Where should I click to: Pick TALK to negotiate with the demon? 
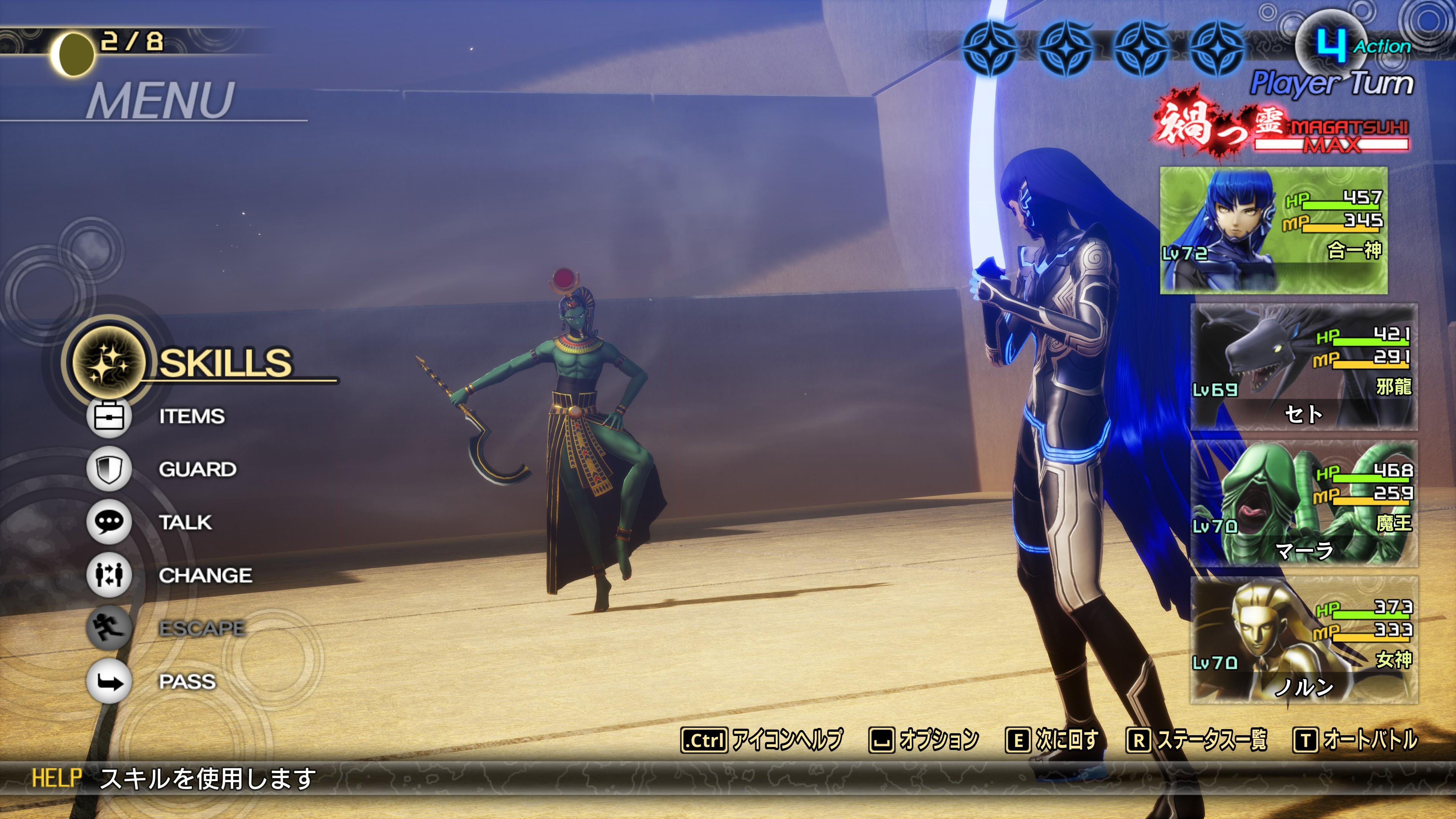(x=185, y=522)
